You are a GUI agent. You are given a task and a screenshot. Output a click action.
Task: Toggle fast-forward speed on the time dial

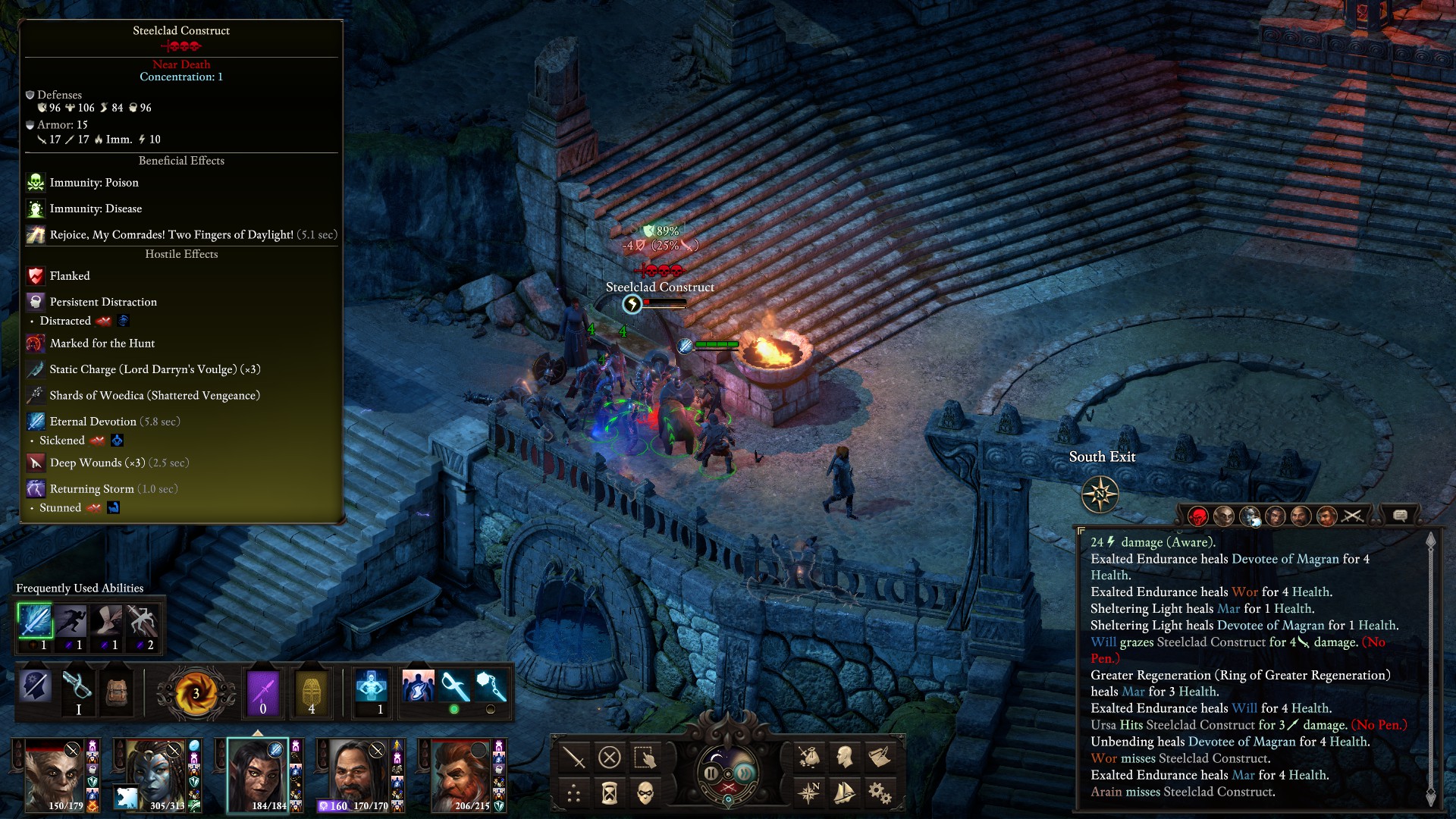[745, 773]
